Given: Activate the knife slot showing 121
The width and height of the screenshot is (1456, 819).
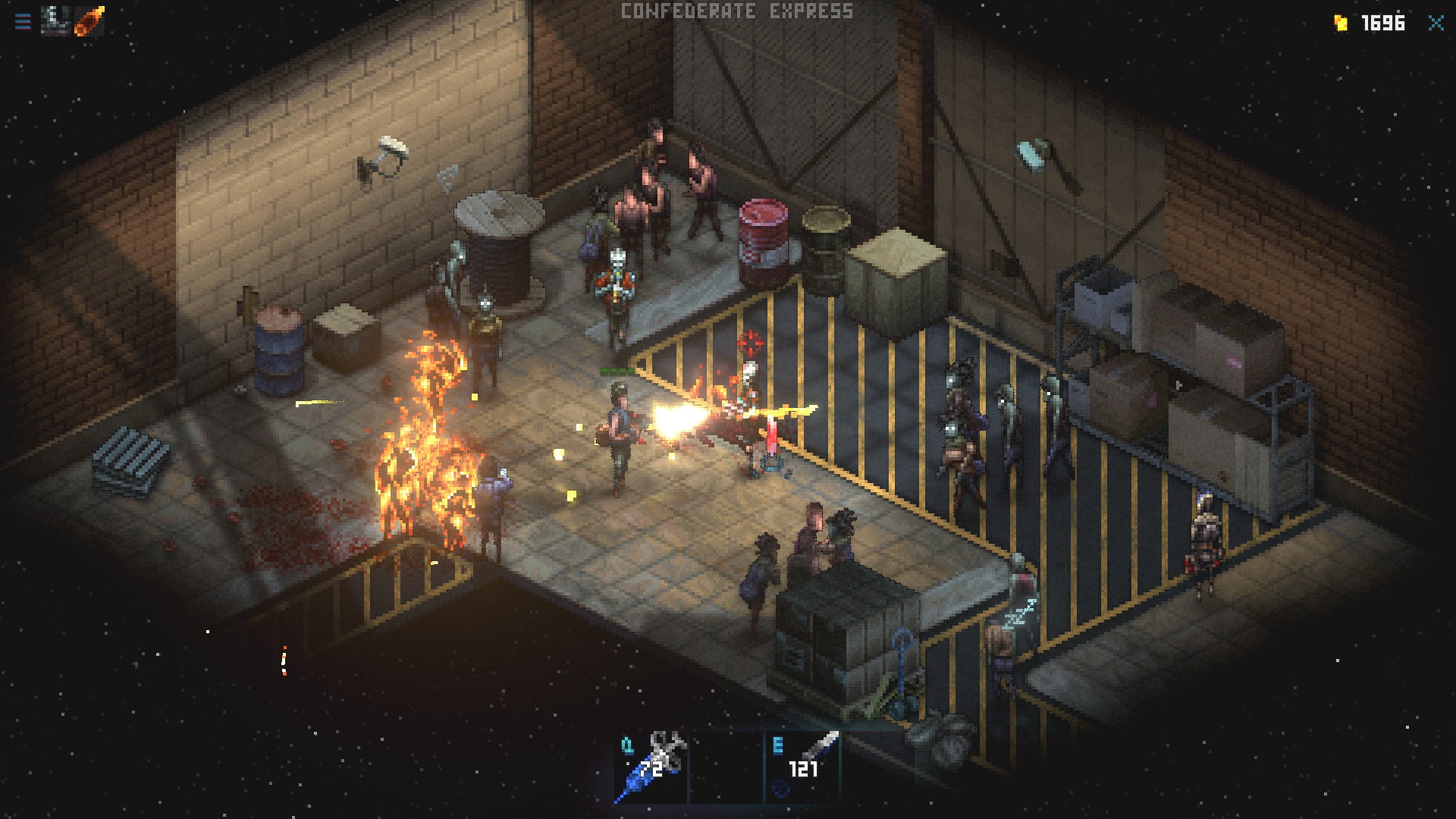Looking at the screenshot, I should (804, 766).
